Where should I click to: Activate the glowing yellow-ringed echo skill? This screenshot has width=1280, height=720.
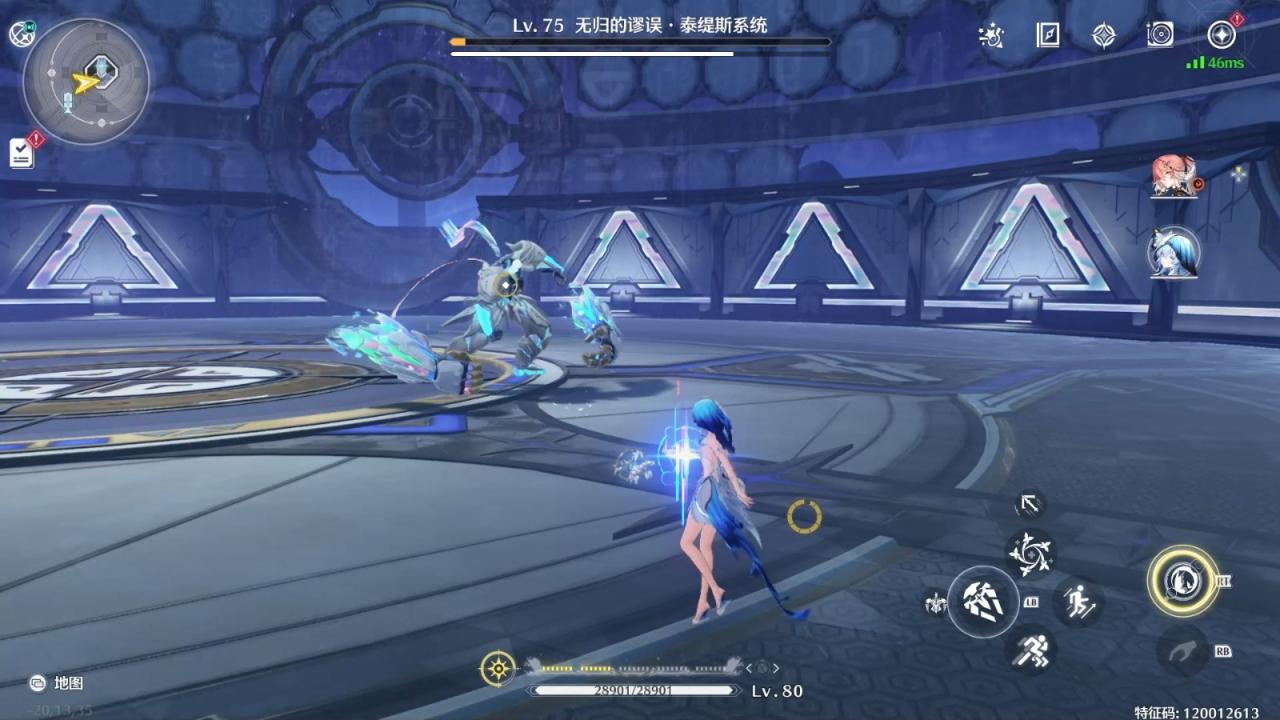[x=1182, y=580]
